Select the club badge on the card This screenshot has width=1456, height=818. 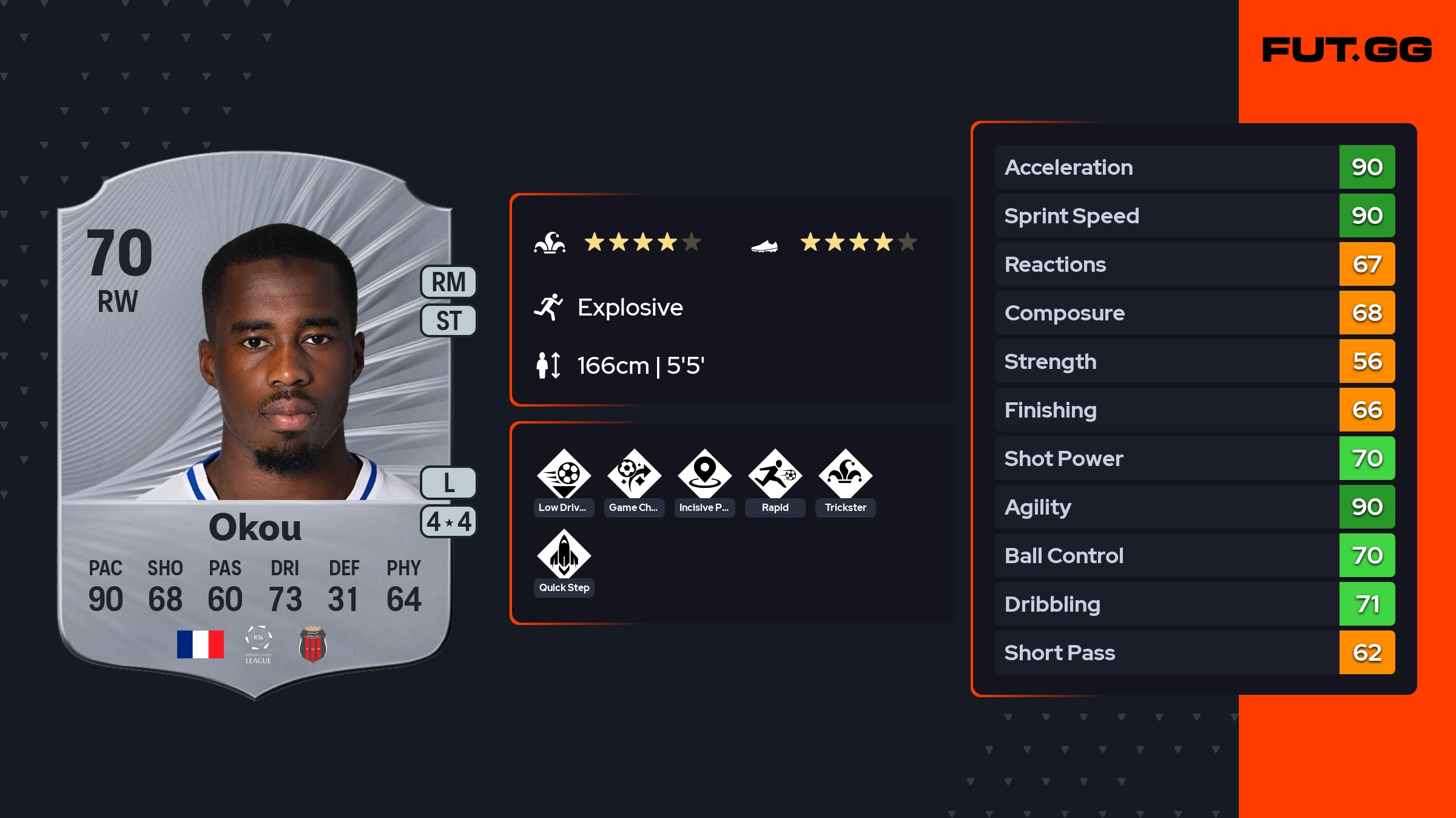(x=313, y=644)
